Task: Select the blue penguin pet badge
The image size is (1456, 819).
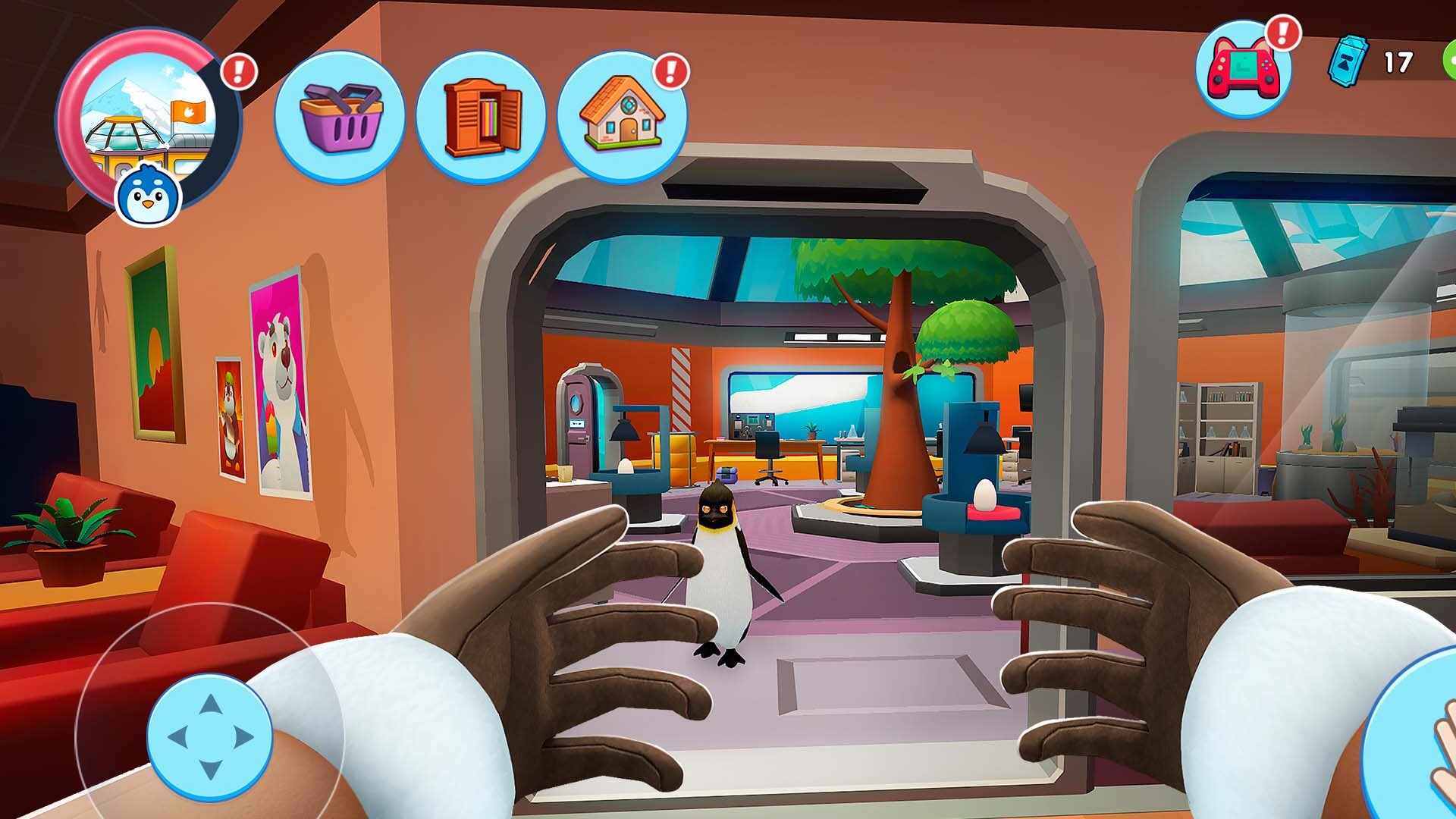Action: 148,194
